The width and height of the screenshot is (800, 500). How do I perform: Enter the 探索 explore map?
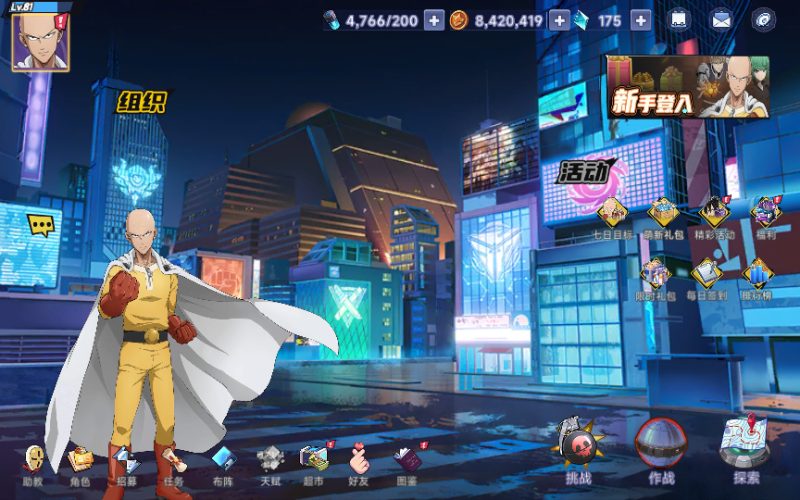pyautogui.click(x=745, y=447)
